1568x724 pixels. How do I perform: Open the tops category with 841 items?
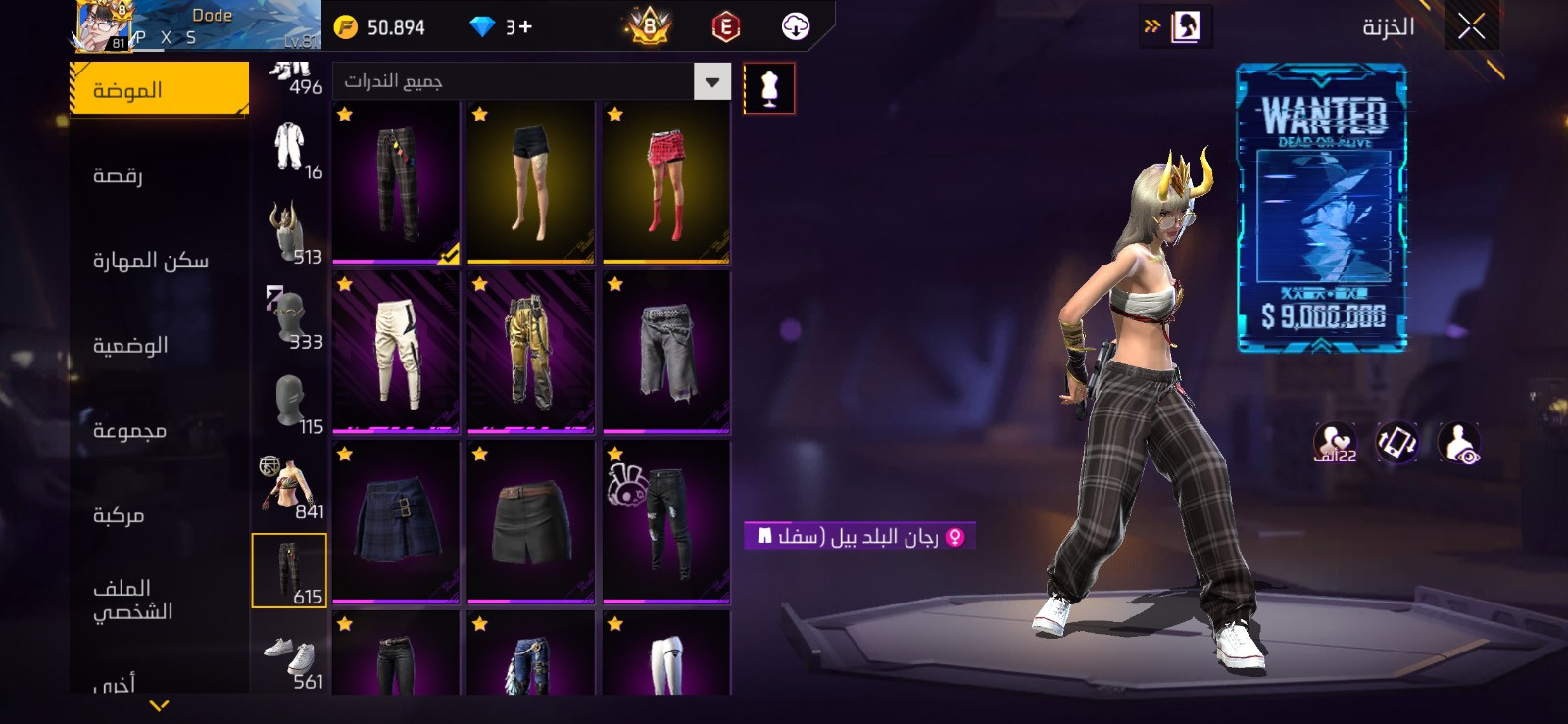[290, 488]
